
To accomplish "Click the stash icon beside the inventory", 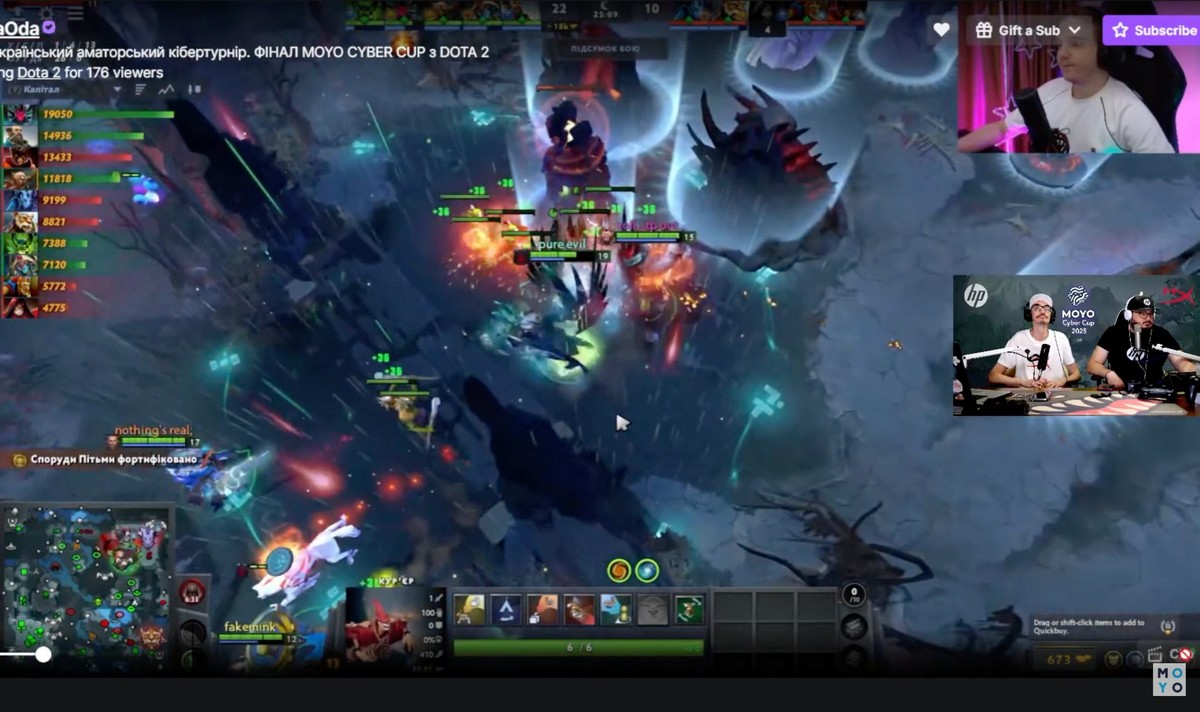I will 853,627.
